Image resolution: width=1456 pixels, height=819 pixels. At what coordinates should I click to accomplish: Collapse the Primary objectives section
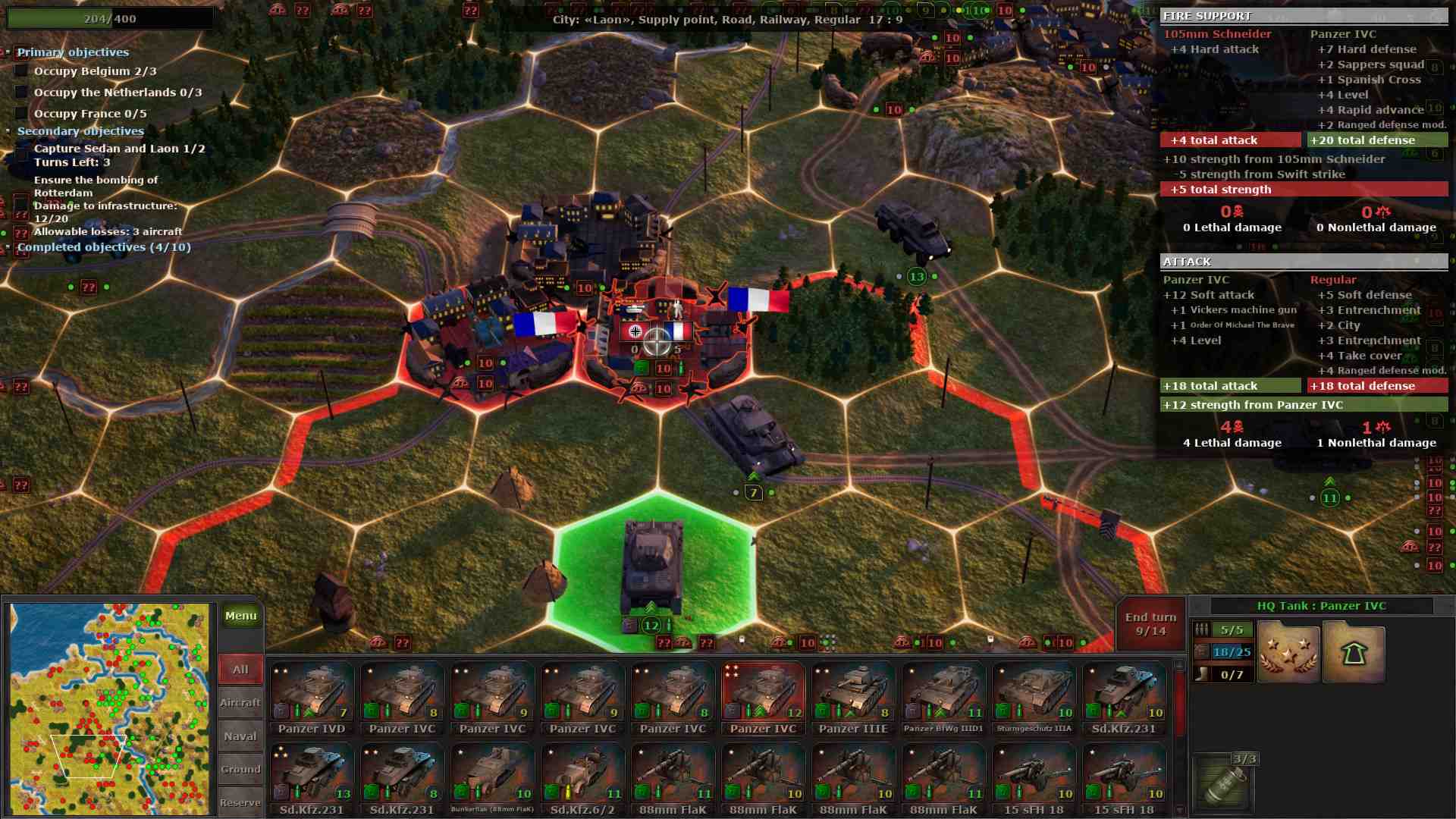(9, 52)
